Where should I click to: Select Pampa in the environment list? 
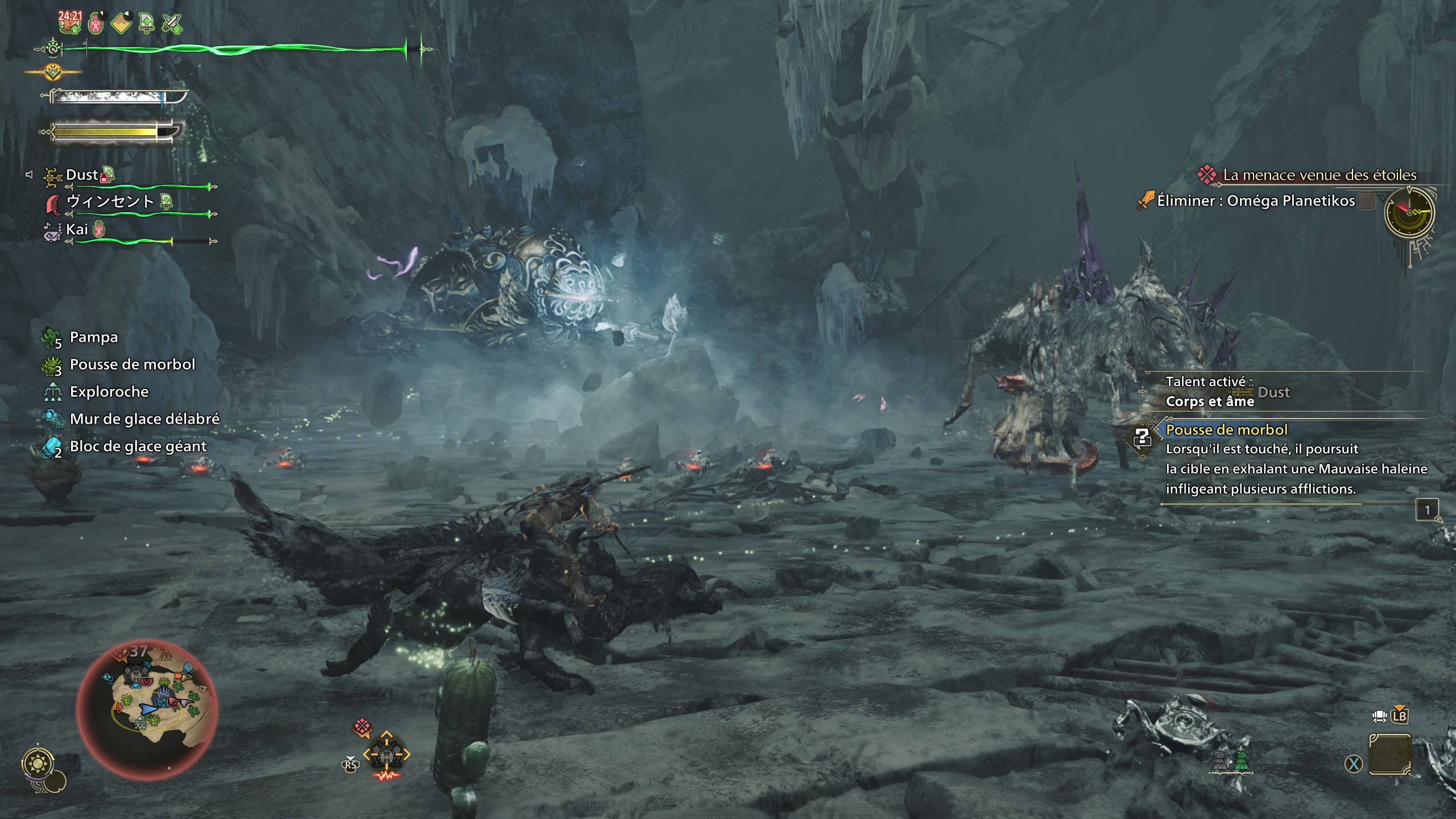pos(93,337)
